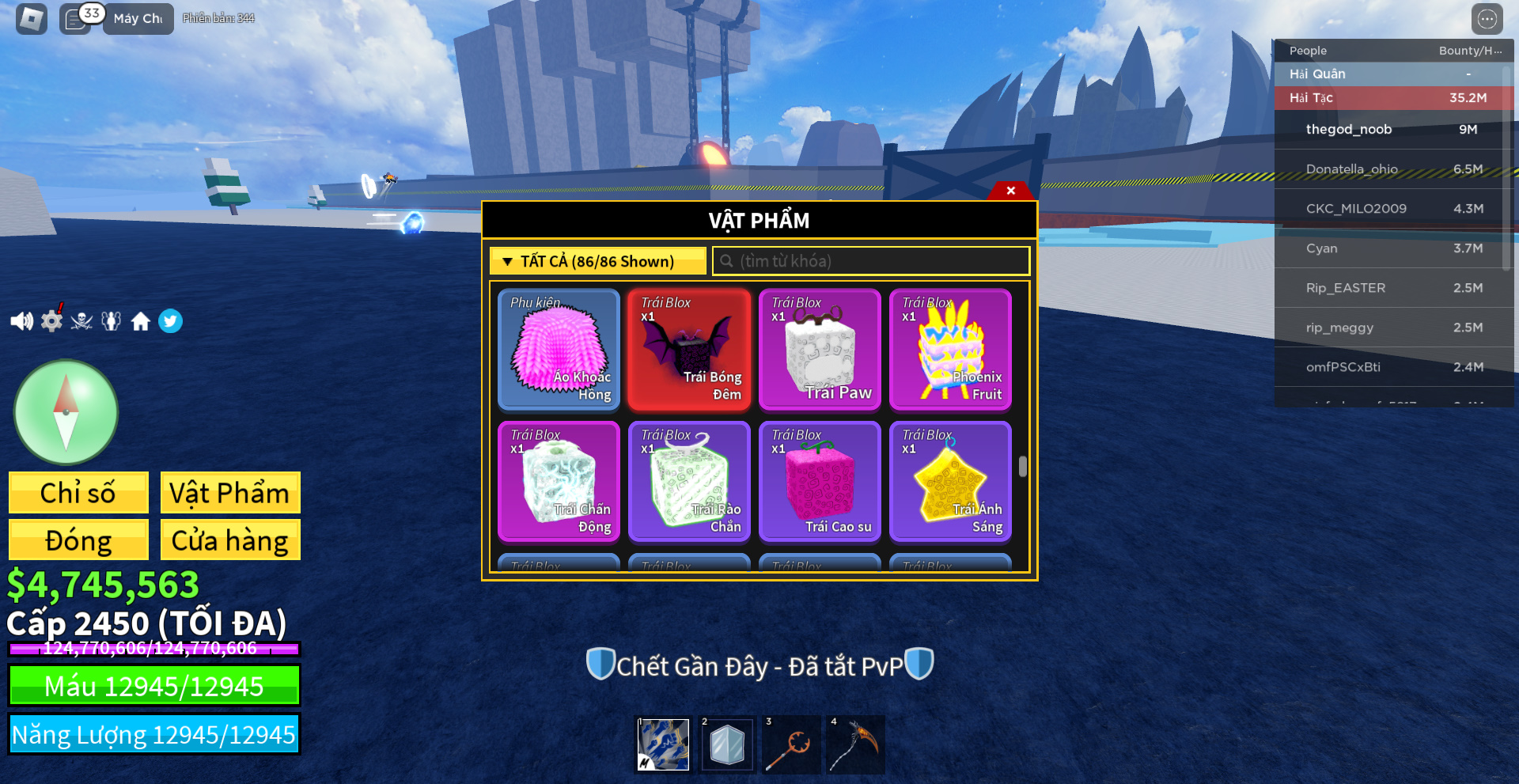Select the Trái Cao su fruit
This screenshot has height=784, width=1519.
(x=820, y=482)
